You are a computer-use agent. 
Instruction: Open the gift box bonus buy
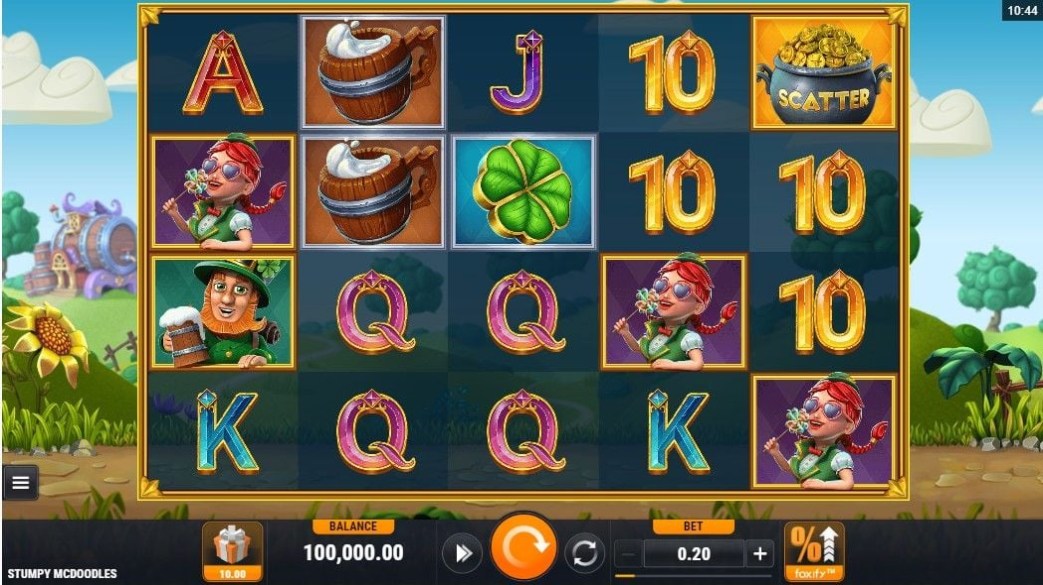click(233, 551)
